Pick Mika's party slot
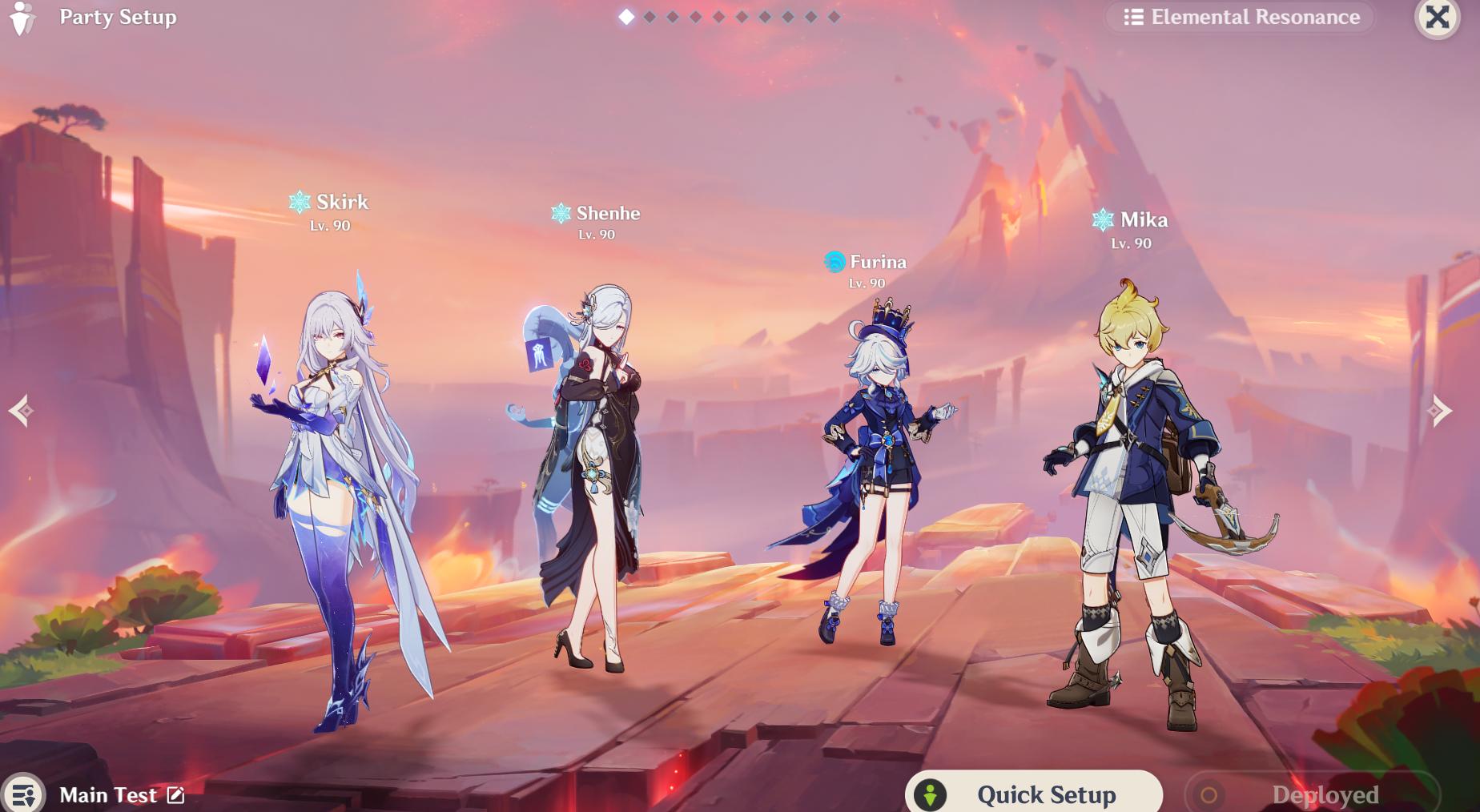Image resolution: width=1480 pixels, height=812 pixels. coord(1137,496)
